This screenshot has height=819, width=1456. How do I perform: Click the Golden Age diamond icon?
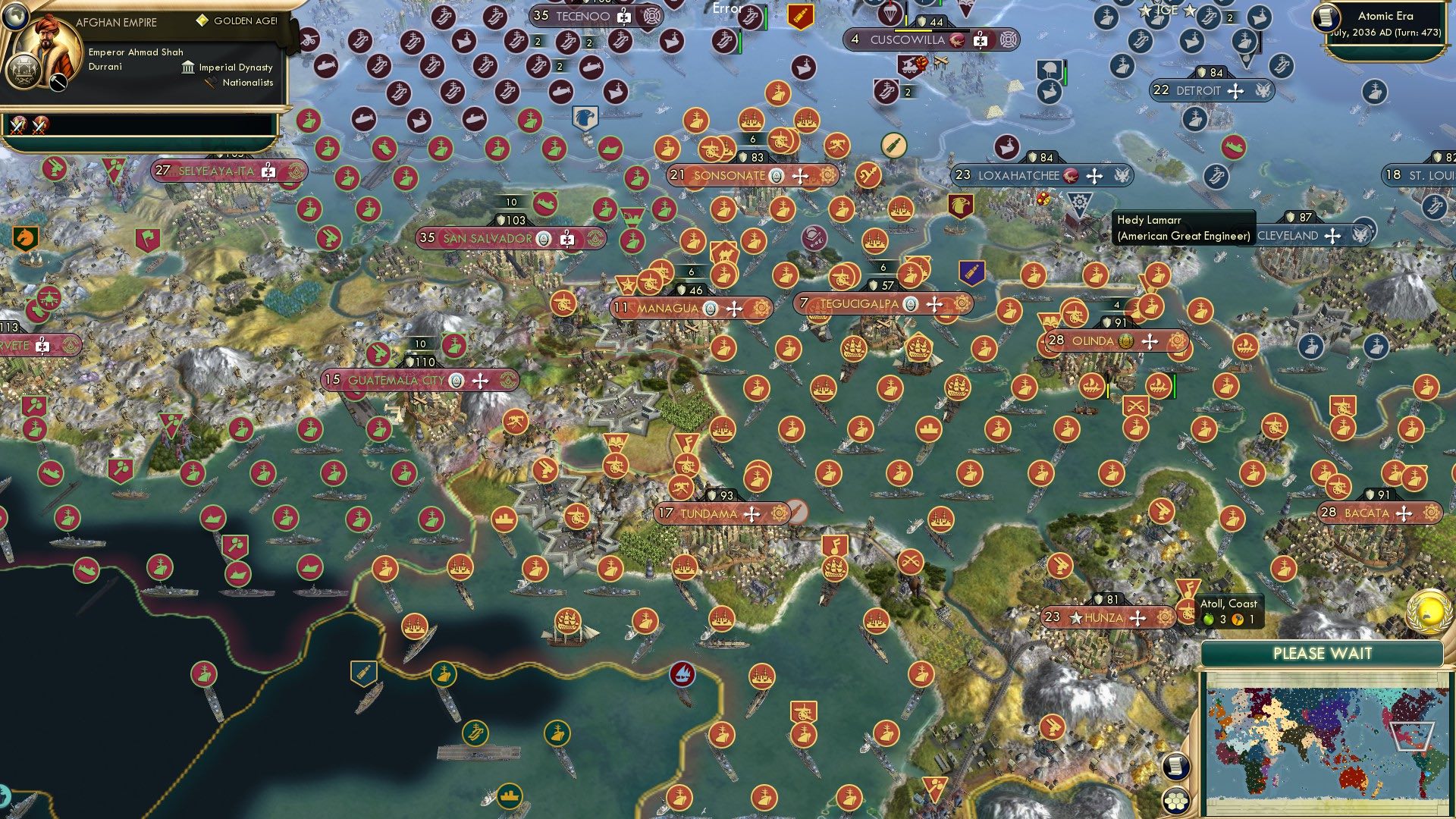click(x=202, y=22)
